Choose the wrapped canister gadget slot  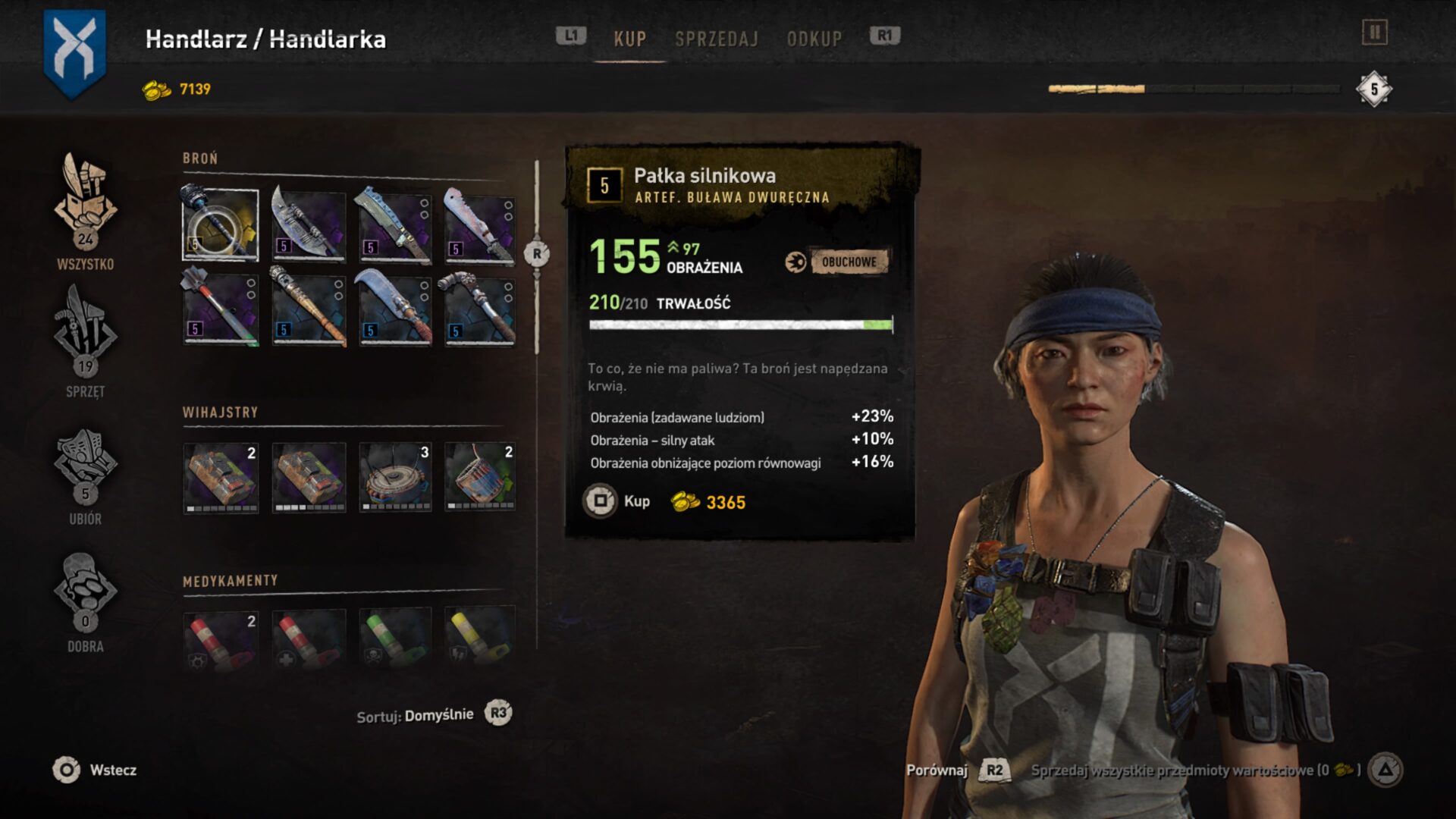pos(480,478)
